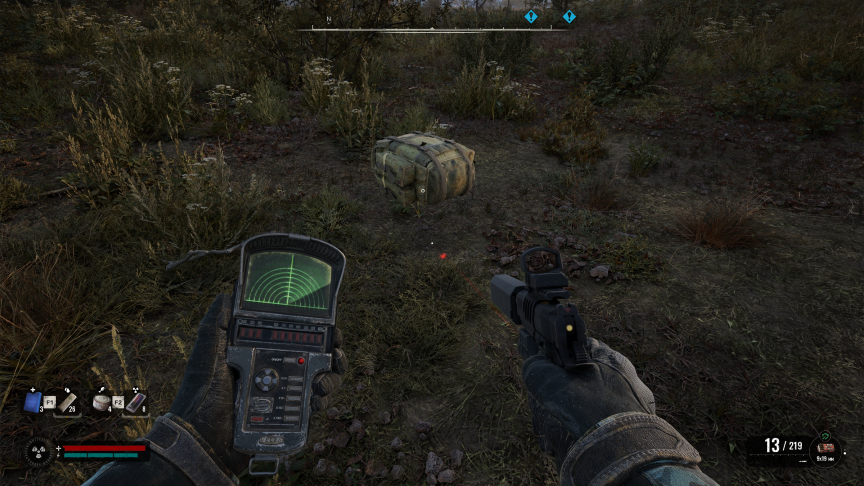This screenshot has height=486, width=864.
Task: Select the blue medkit quick slot
Action: (33, 402)
